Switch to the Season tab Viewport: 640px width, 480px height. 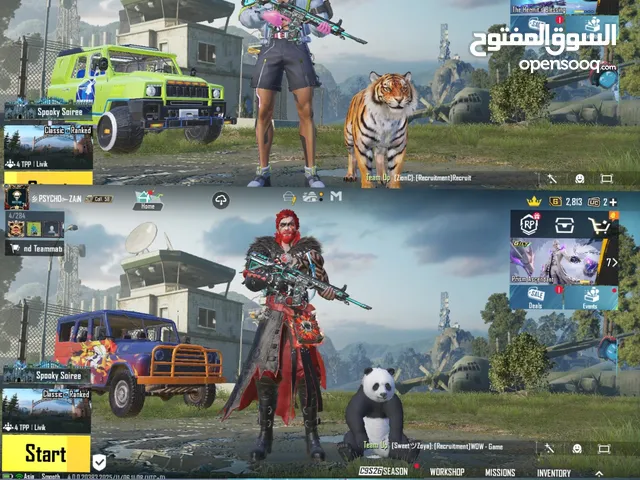(x=384, y=471)
